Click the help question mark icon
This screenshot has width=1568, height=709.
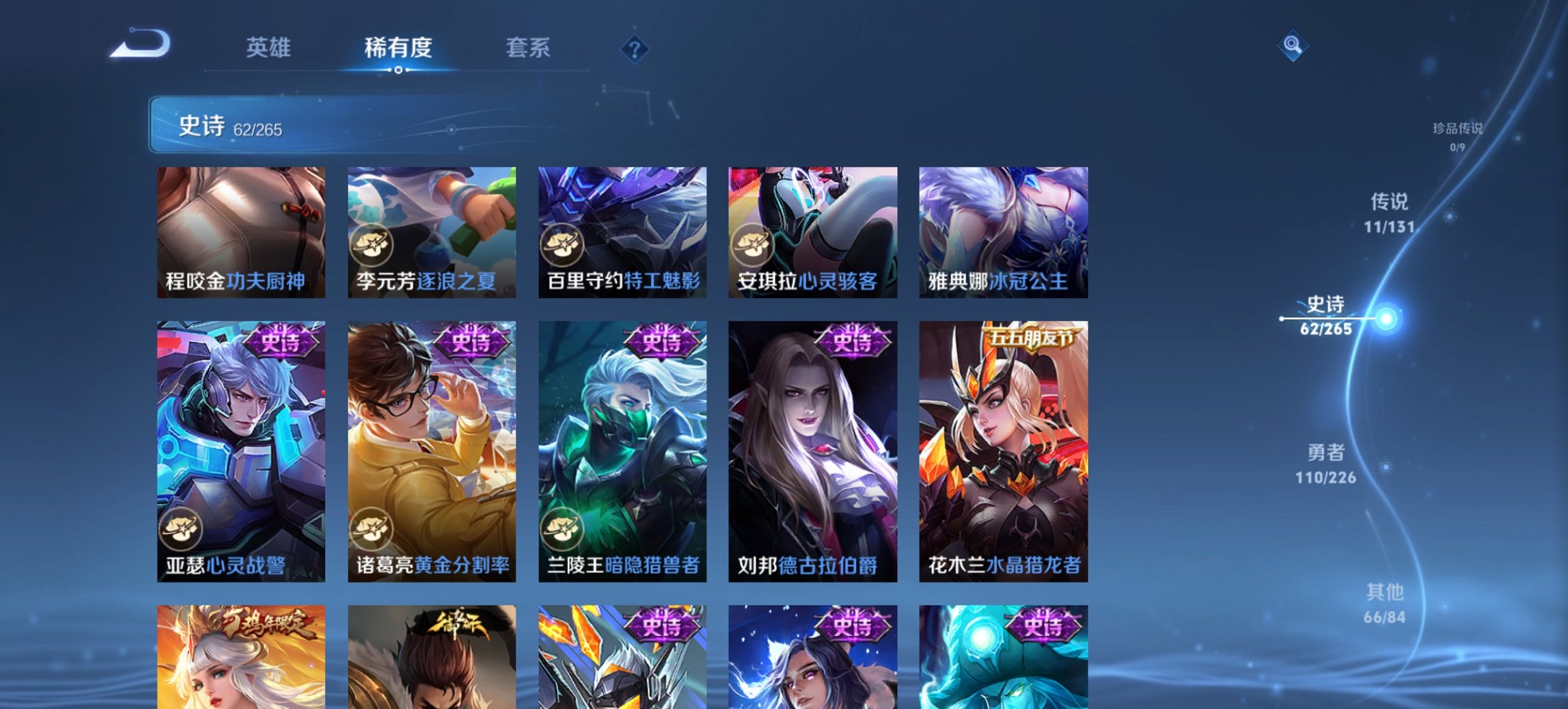coord(635,49)
